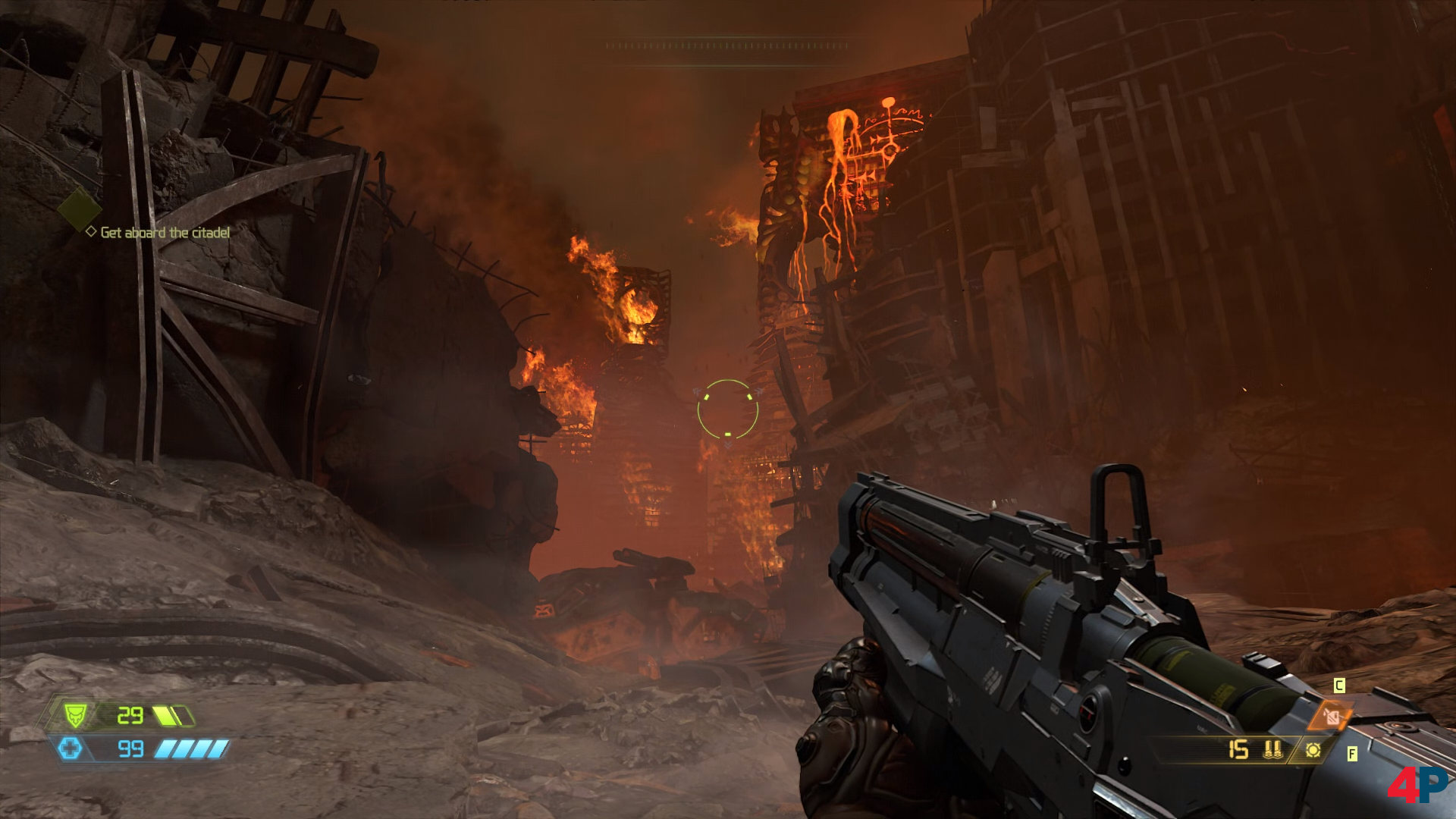The width and height of the screenshot is (1456, 819).
Task: Click the shotgun shells ammo icon
Action: [x=1273, y=750]
